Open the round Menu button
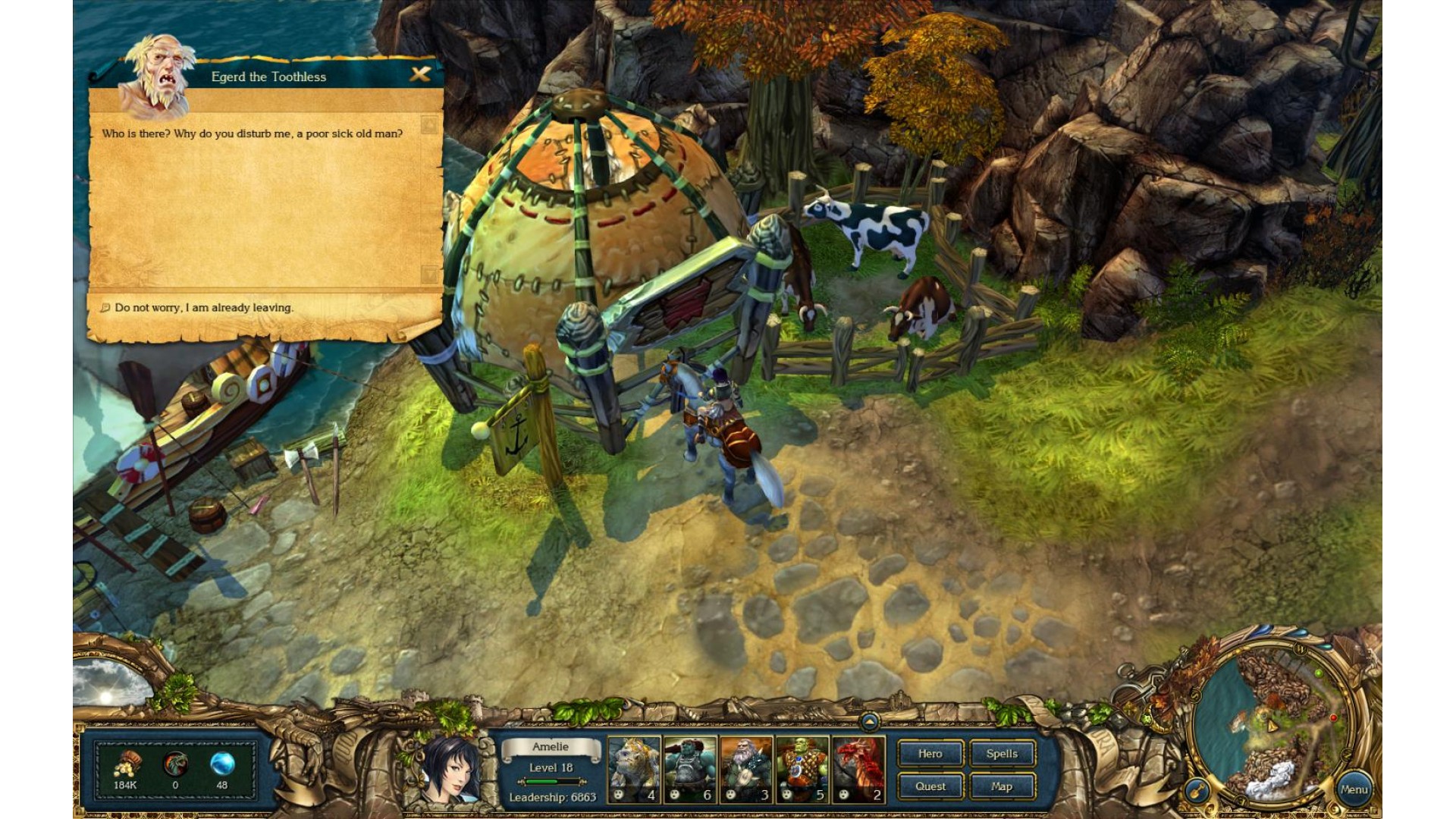 click(x=1354, y=789)
